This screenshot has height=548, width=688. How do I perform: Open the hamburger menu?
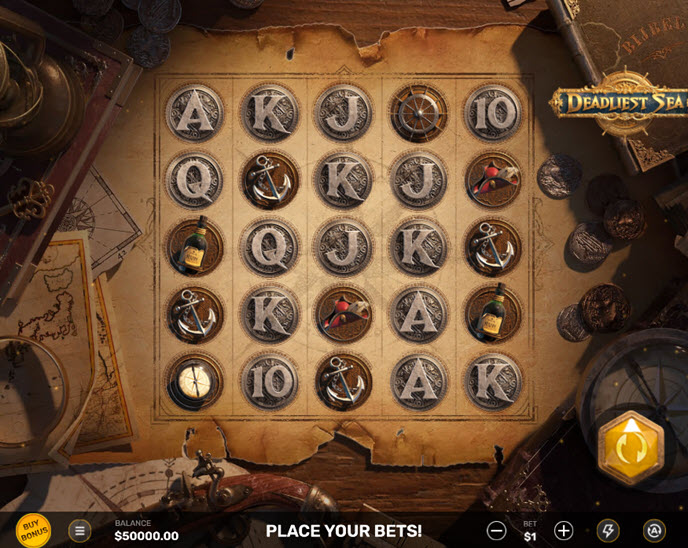[80, 530]
